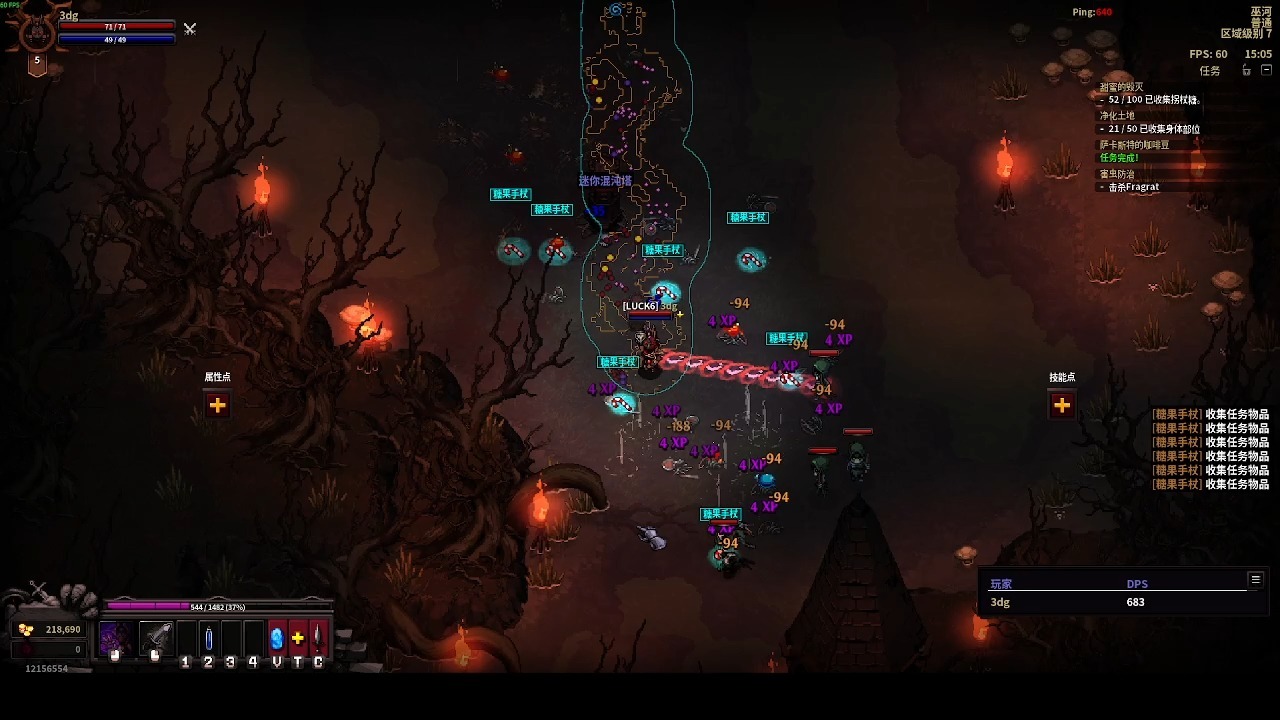
Task: Activate the dagger C slot
Action: pos(318,638)
